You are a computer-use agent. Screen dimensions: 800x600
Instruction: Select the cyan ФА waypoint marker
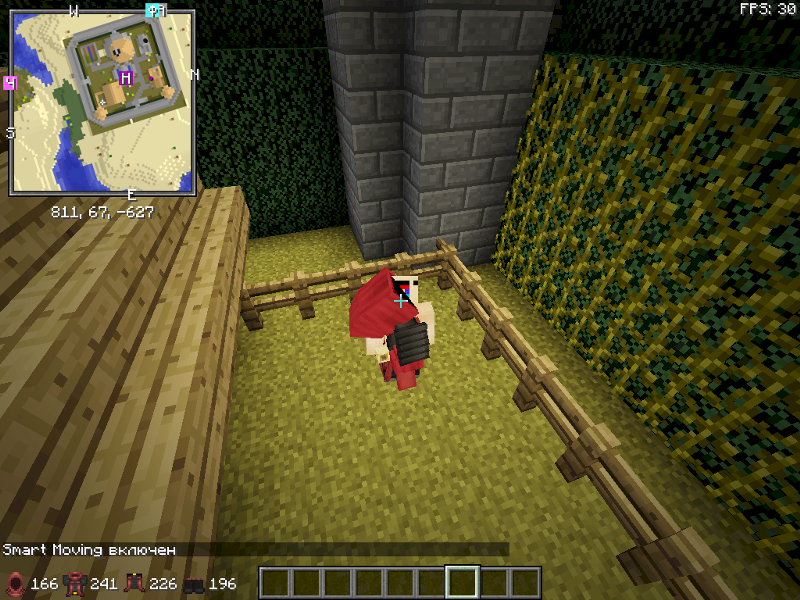click(x=154, y=11)
